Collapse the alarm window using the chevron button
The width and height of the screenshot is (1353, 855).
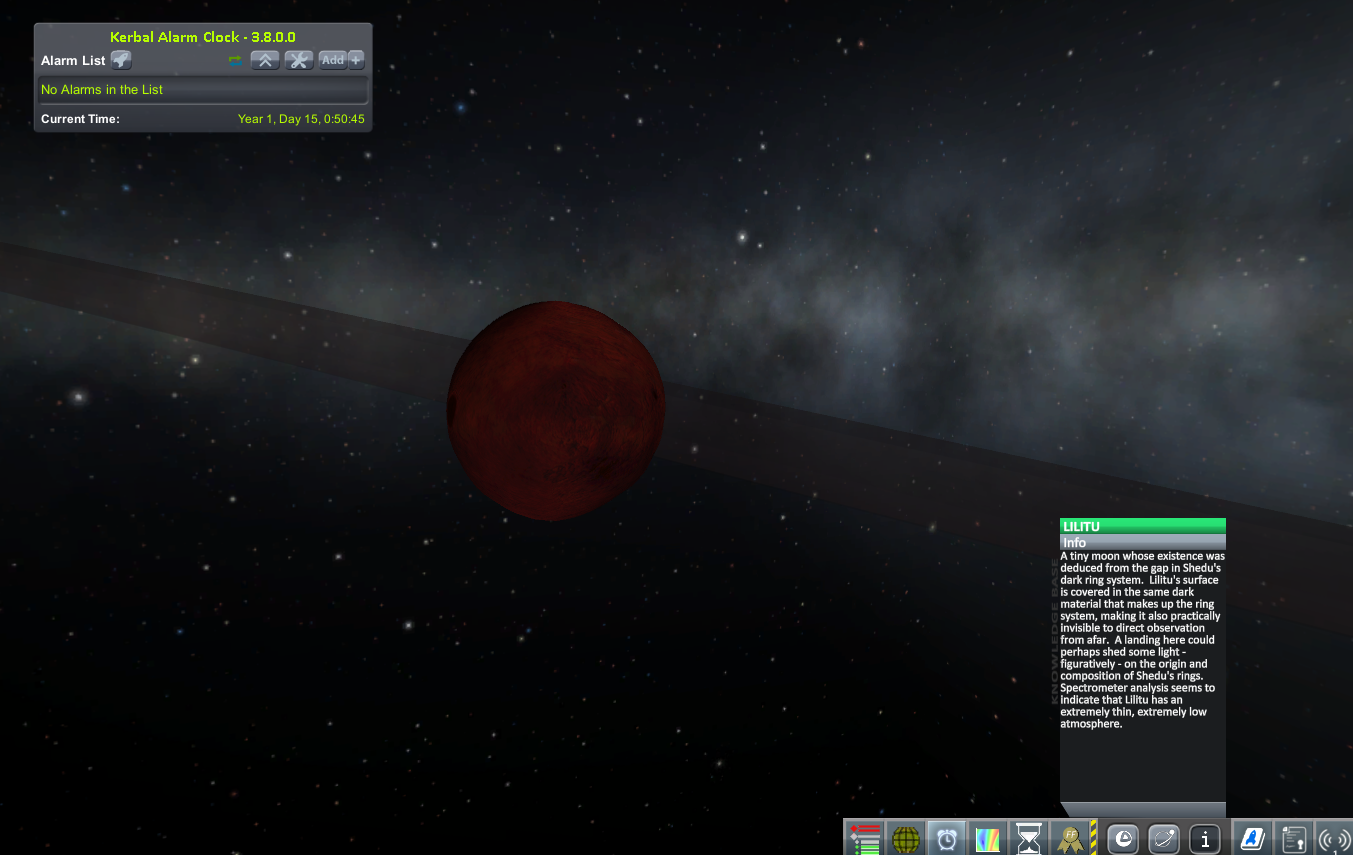coord(264,60)
